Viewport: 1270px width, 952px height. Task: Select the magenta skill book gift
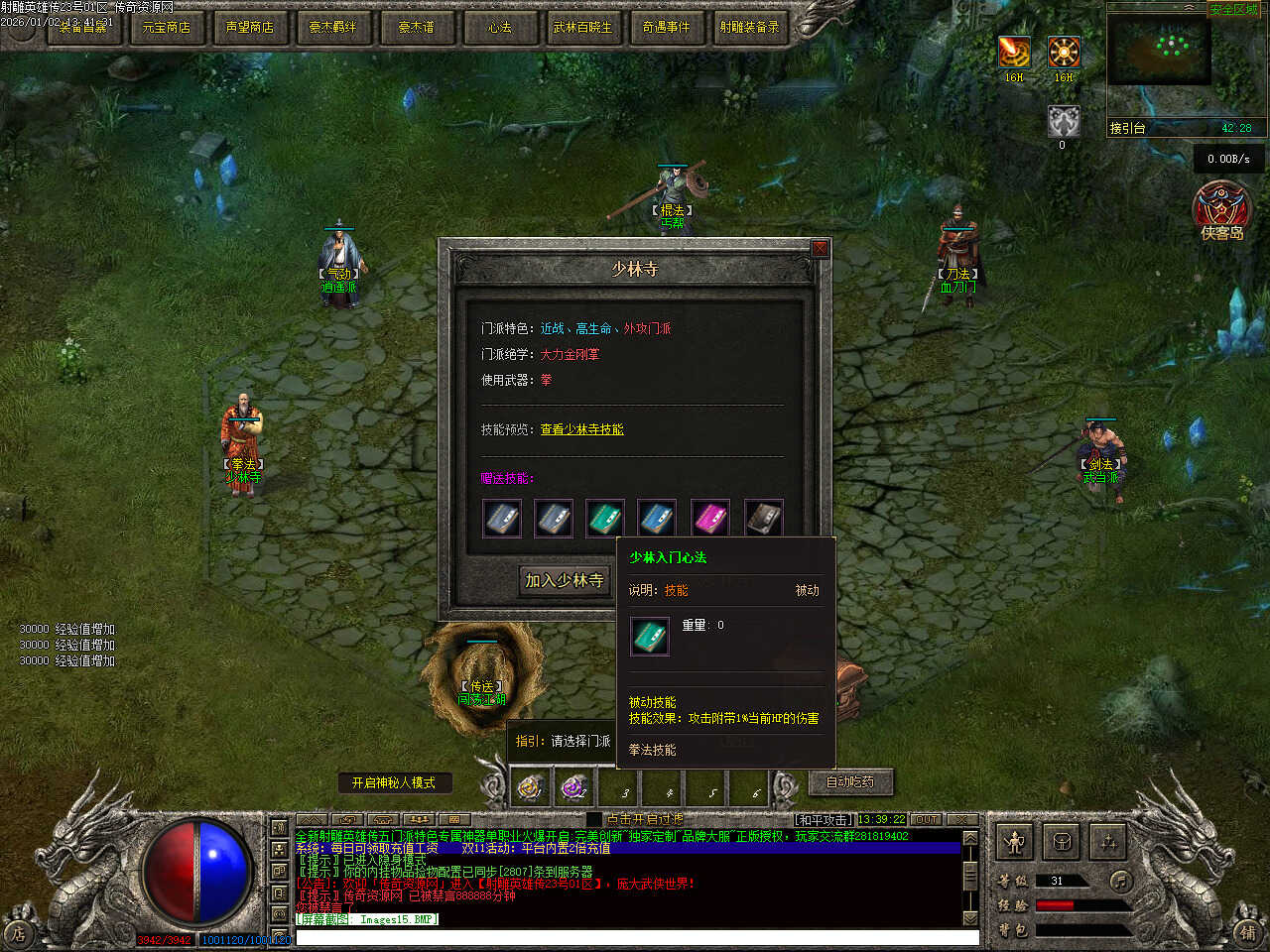pos(710,518)
